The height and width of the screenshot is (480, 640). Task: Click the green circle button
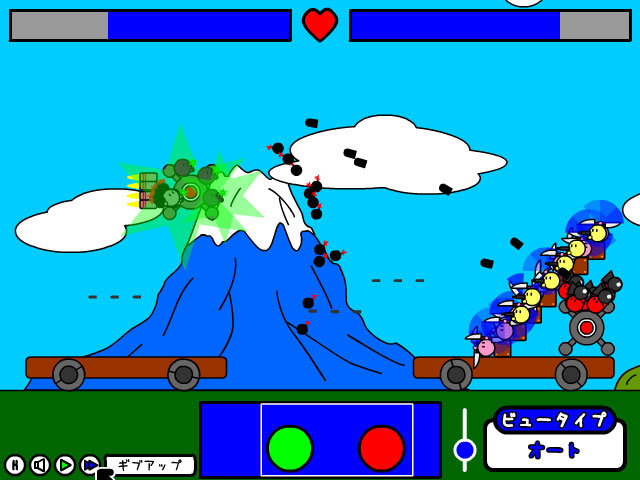pyautogui.click(x=290, y=448)
